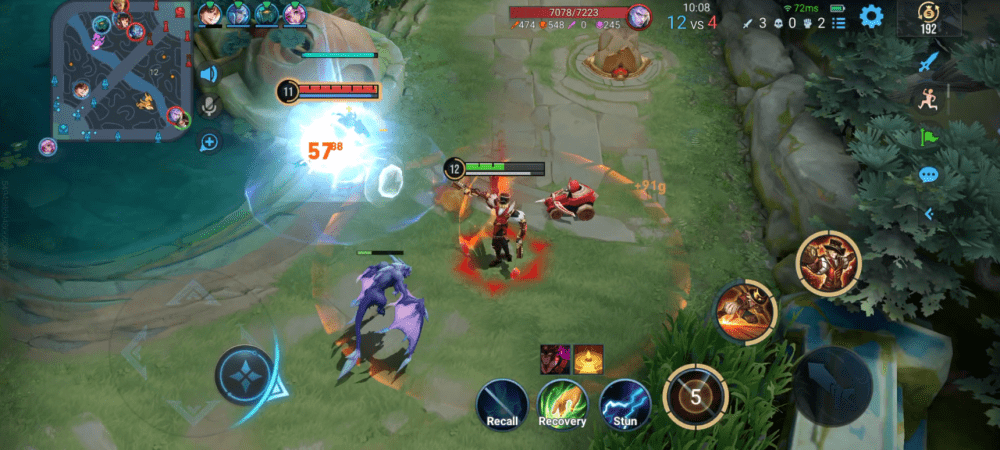Send the running figure retreat signal

point(929,98)
